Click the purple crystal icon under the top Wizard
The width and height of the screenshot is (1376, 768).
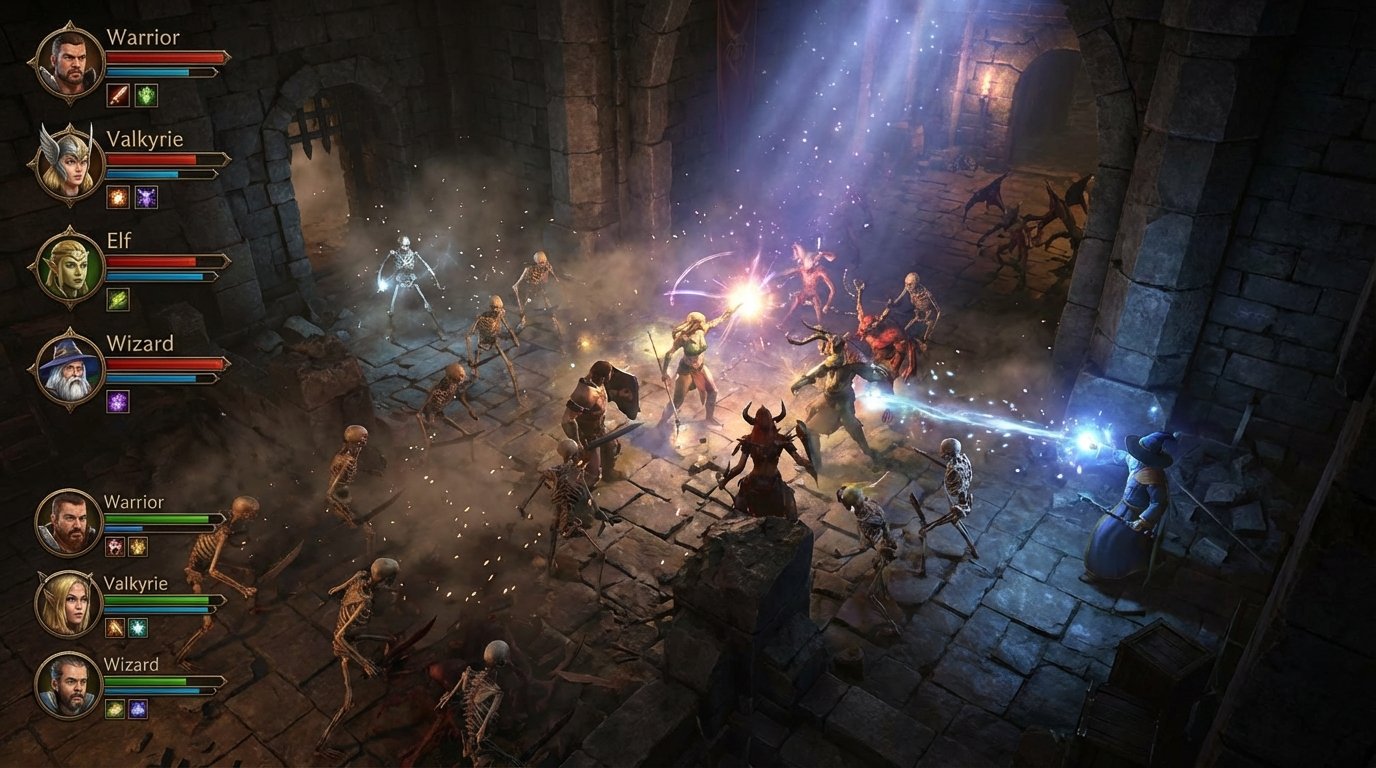[117, 401]
